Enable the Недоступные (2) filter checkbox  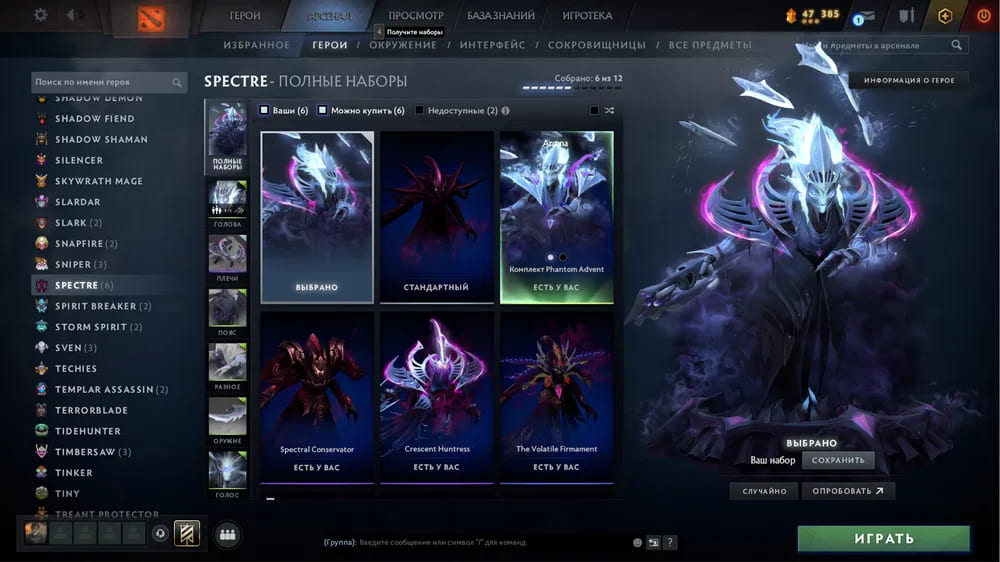tap(420, 111)
